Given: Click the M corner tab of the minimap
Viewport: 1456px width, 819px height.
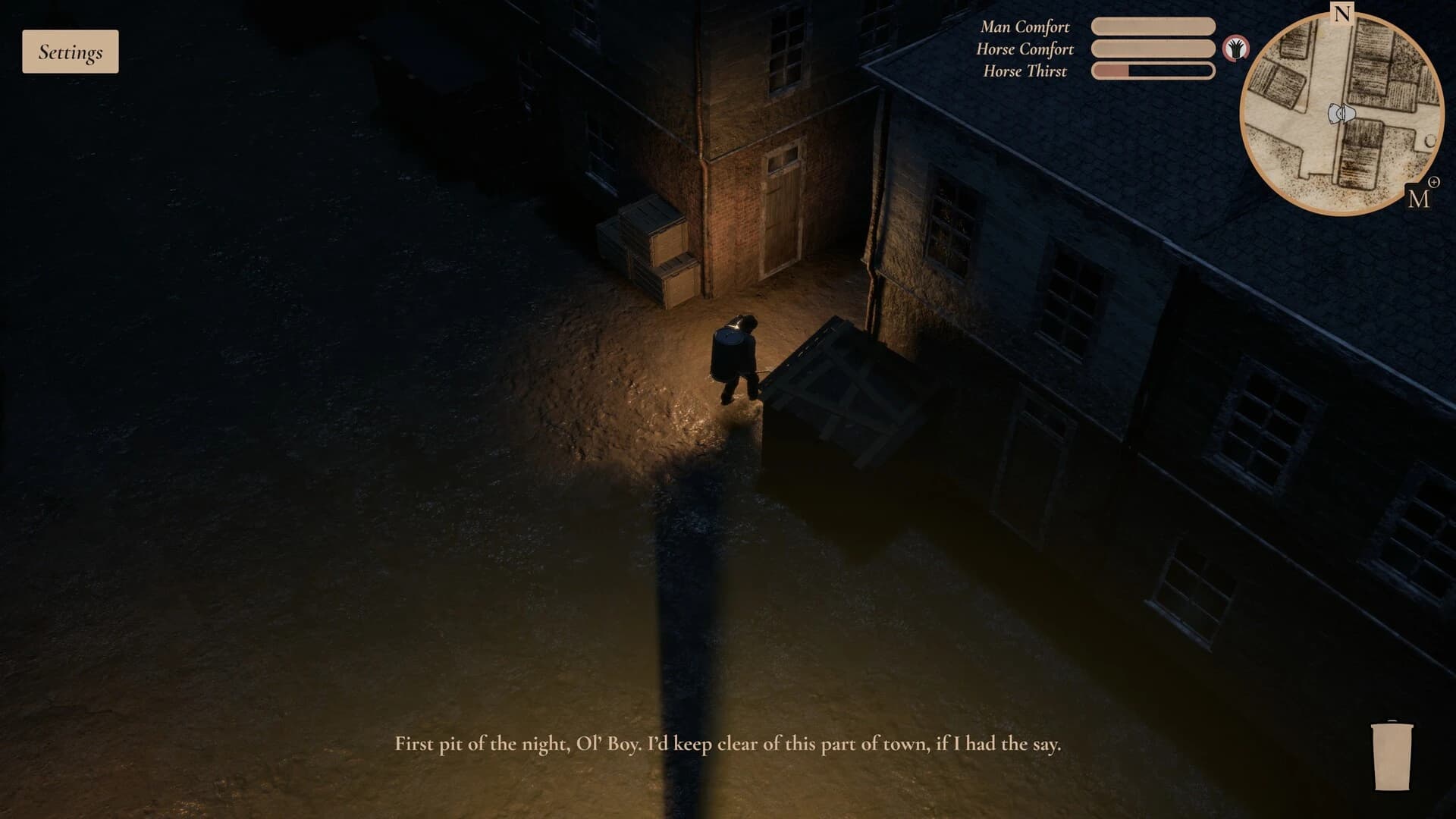Looking at the screenshot, I should (x=1420, y=199).
